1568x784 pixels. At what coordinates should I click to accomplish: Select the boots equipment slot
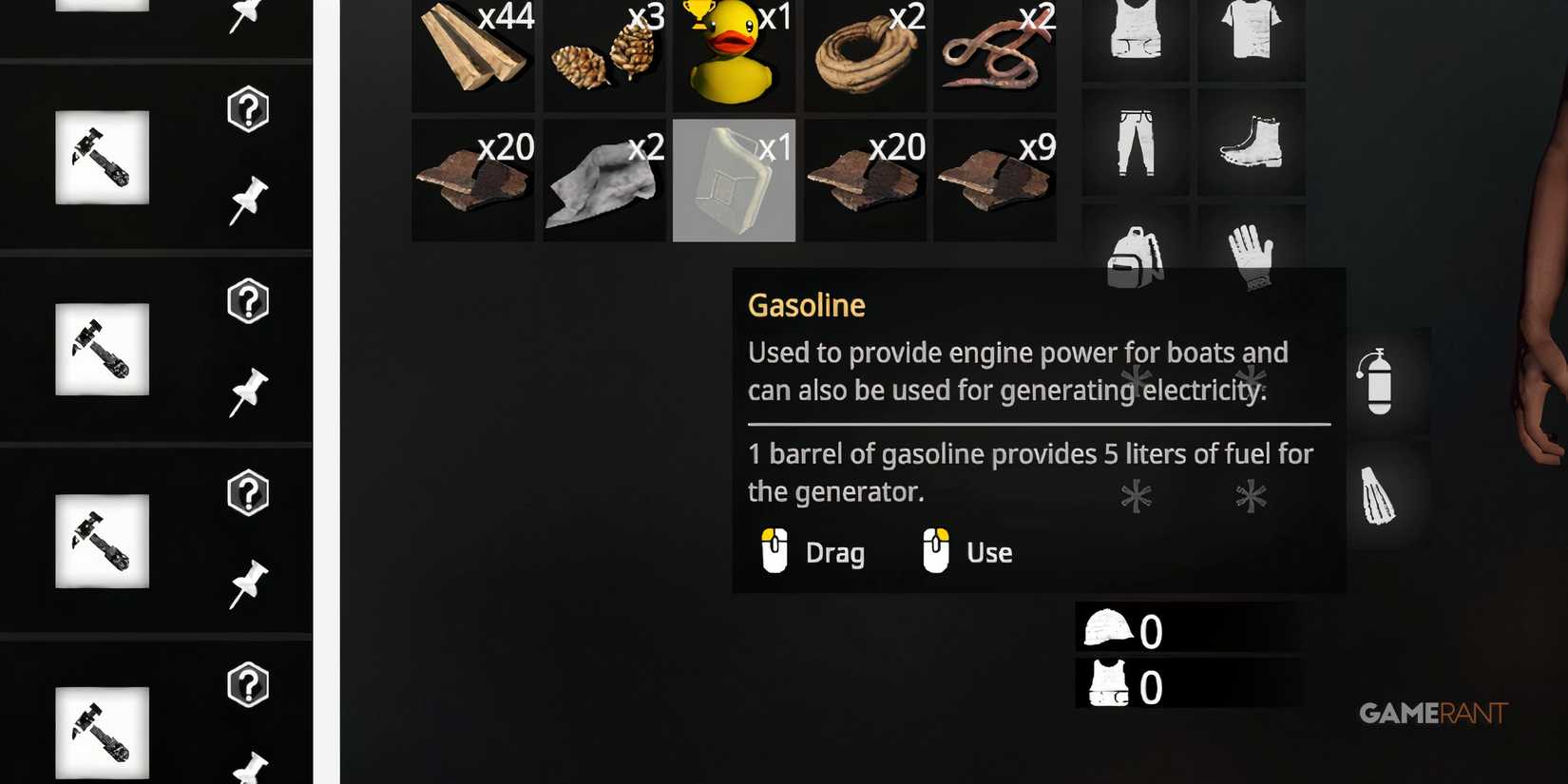1252,141
